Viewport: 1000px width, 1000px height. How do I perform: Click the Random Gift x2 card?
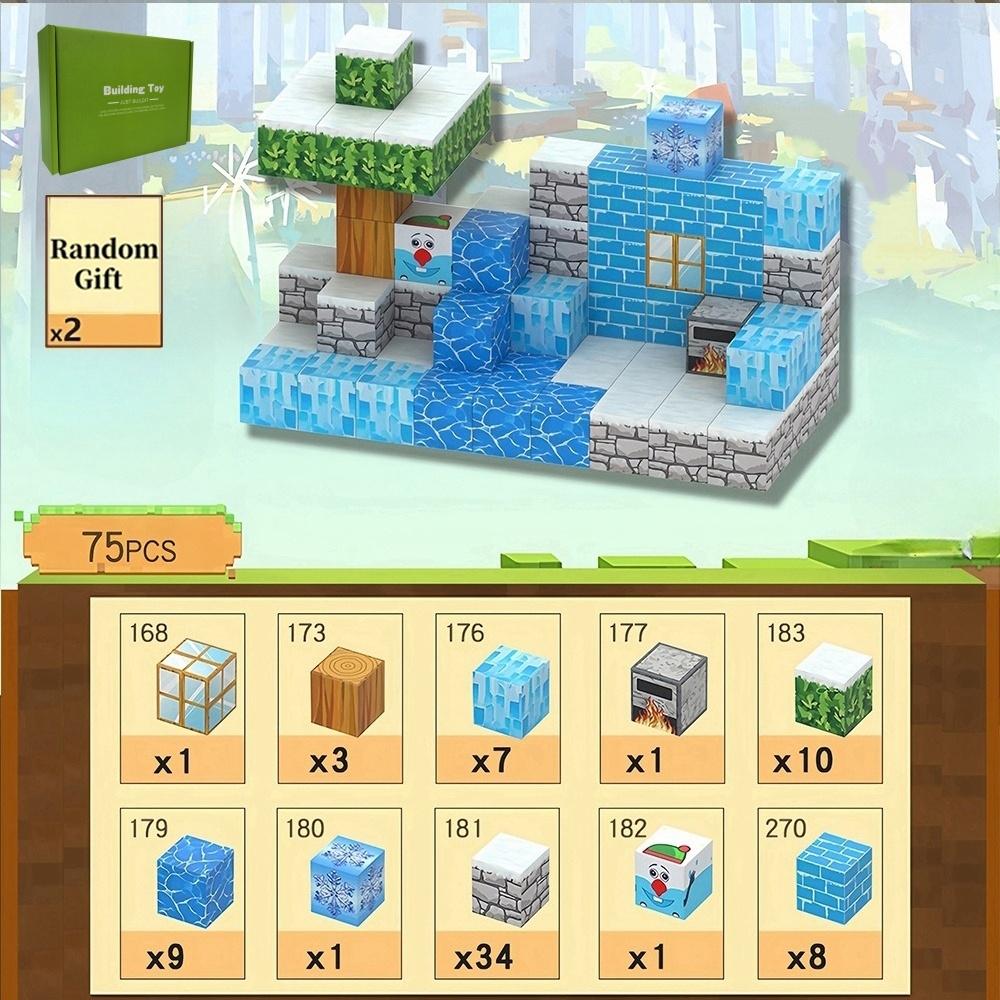(103, 271)
